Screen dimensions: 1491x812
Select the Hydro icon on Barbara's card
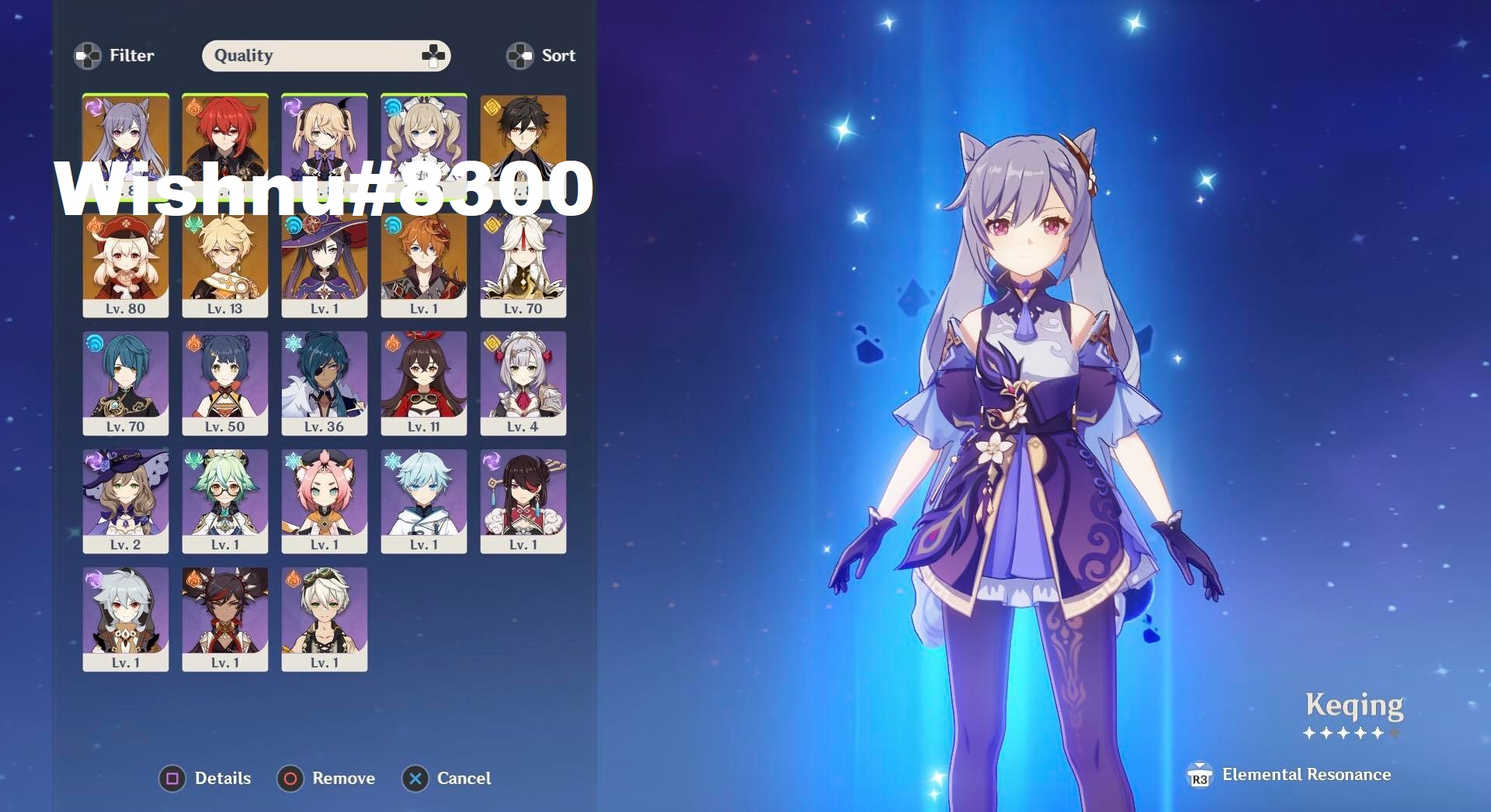pos(391,106)
